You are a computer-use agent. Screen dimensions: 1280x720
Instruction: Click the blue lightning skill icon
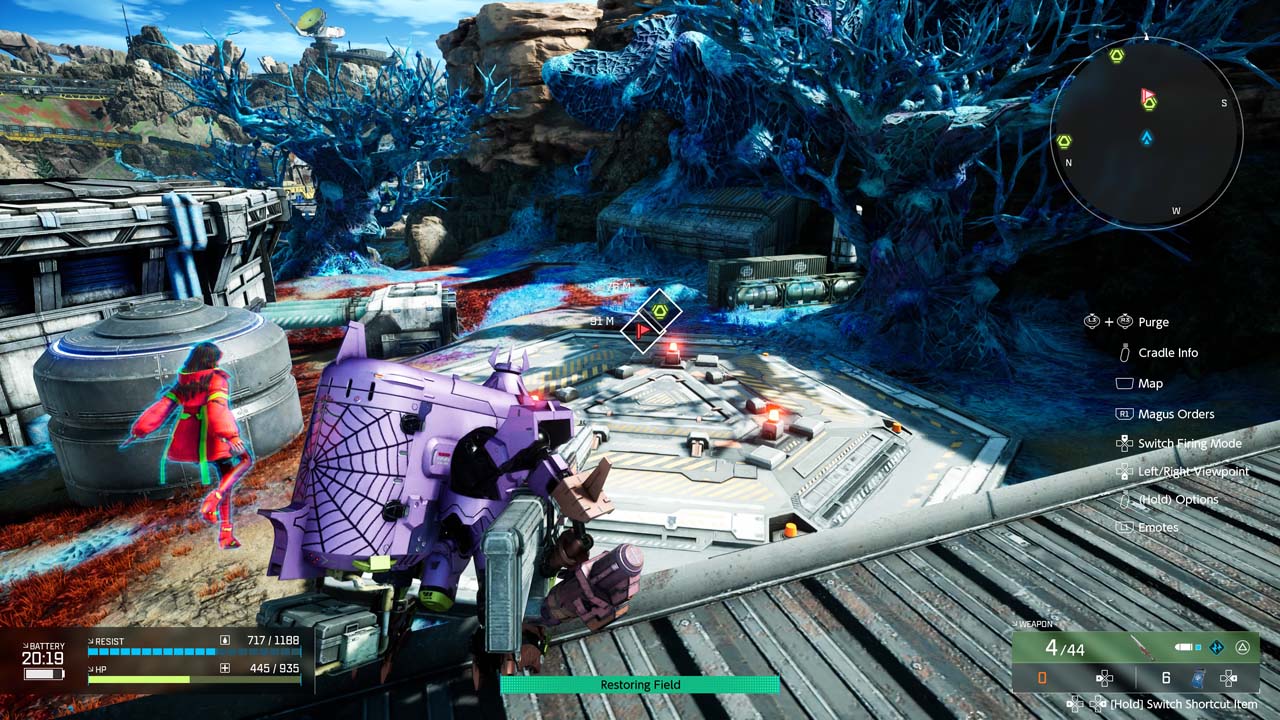[x=1216, y=648]
